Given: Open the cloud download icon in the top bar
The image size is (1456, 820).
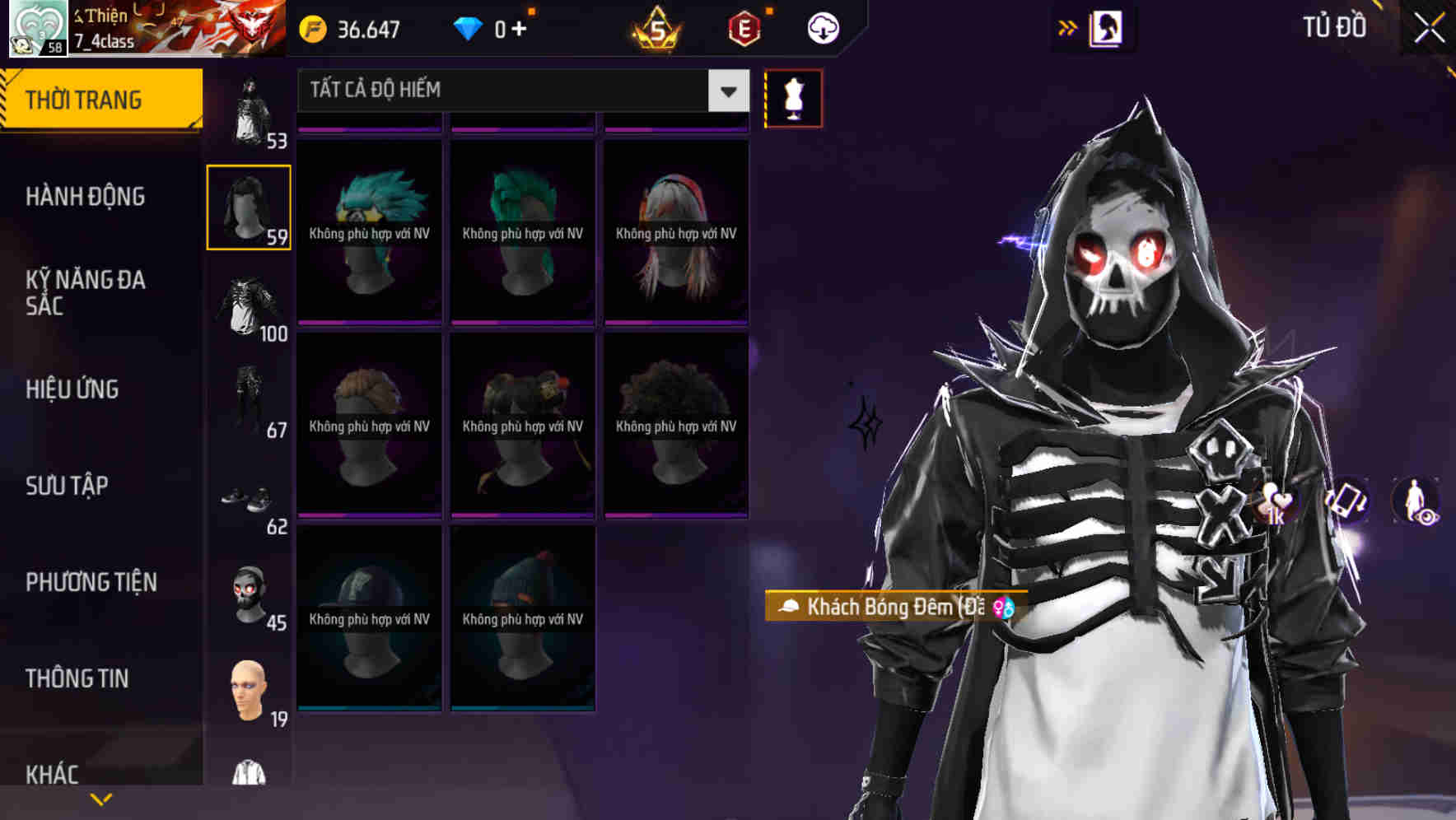Looking at the screenshot, I should click(822, 27).
